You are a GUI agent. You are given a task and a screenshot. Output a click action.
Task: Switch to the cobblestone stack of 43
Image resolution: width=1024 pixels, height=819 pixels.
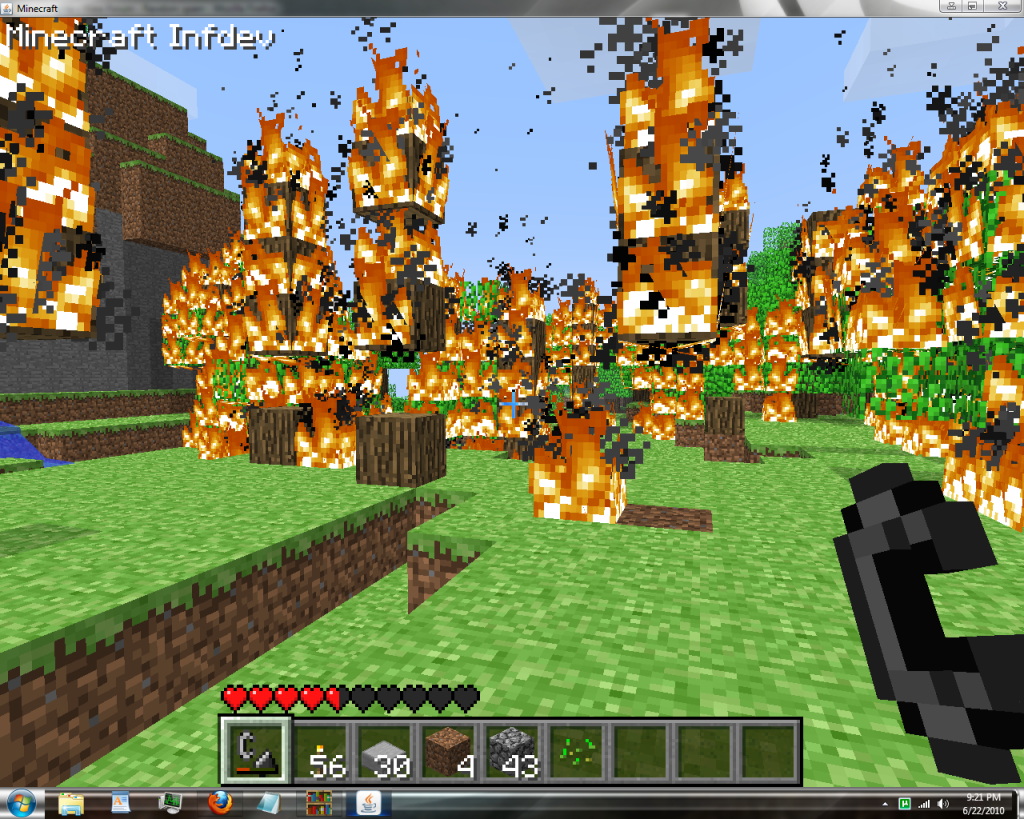(x=513, y=750)
